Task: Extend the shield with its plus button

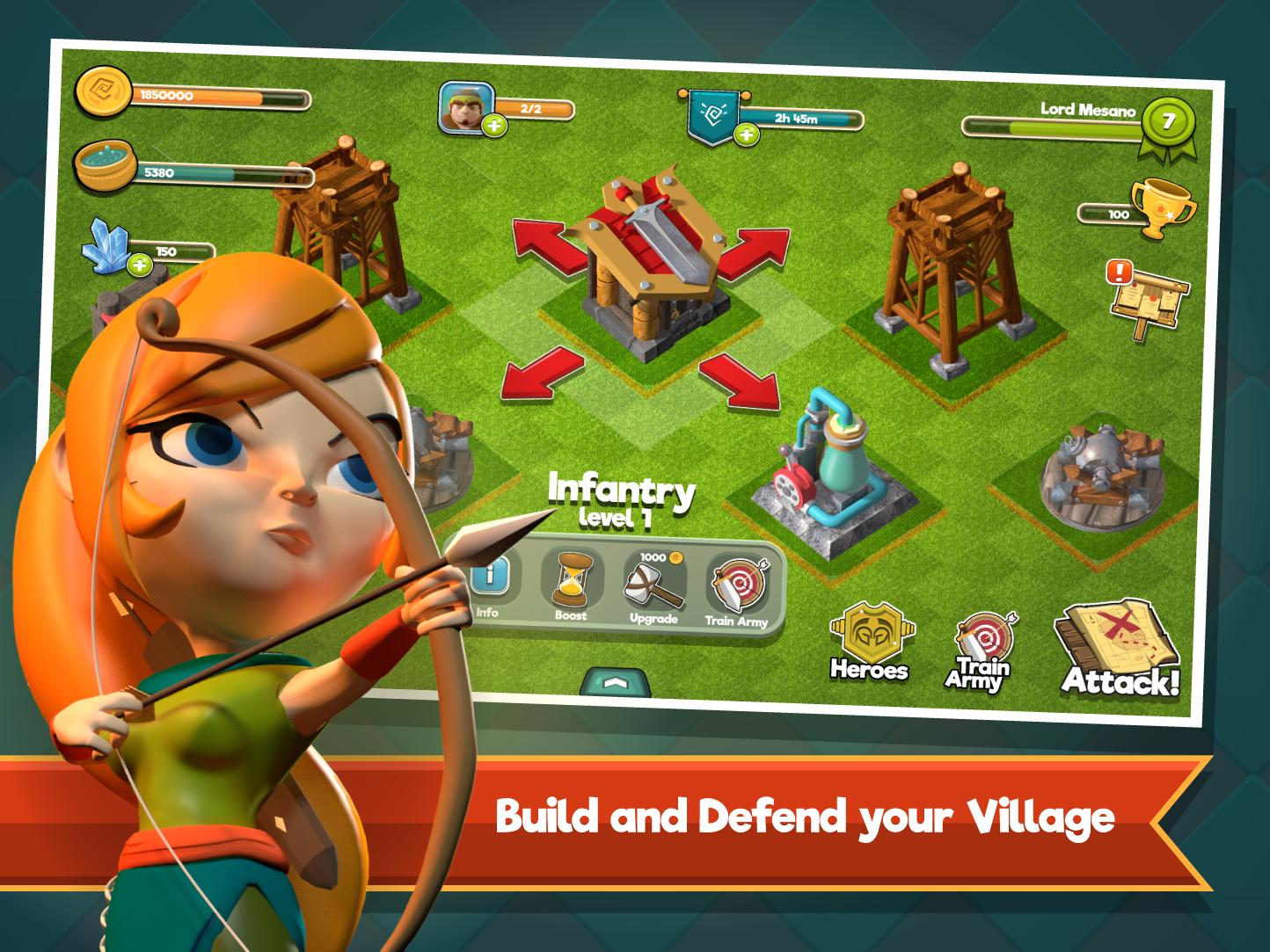Action: point(747,134)
